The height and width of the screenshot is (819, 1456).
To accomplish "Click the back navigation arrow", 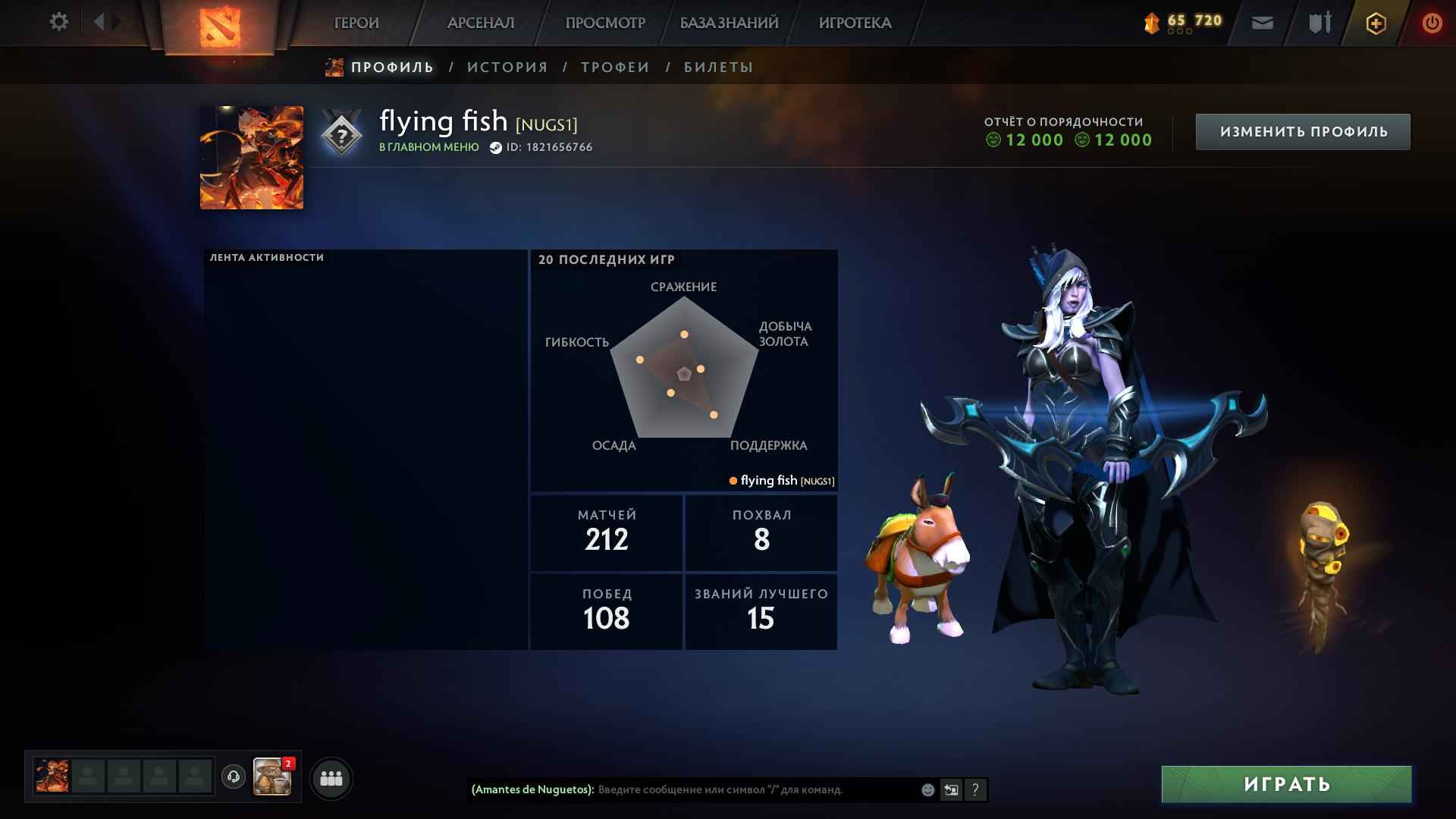I will pos(97,22).
